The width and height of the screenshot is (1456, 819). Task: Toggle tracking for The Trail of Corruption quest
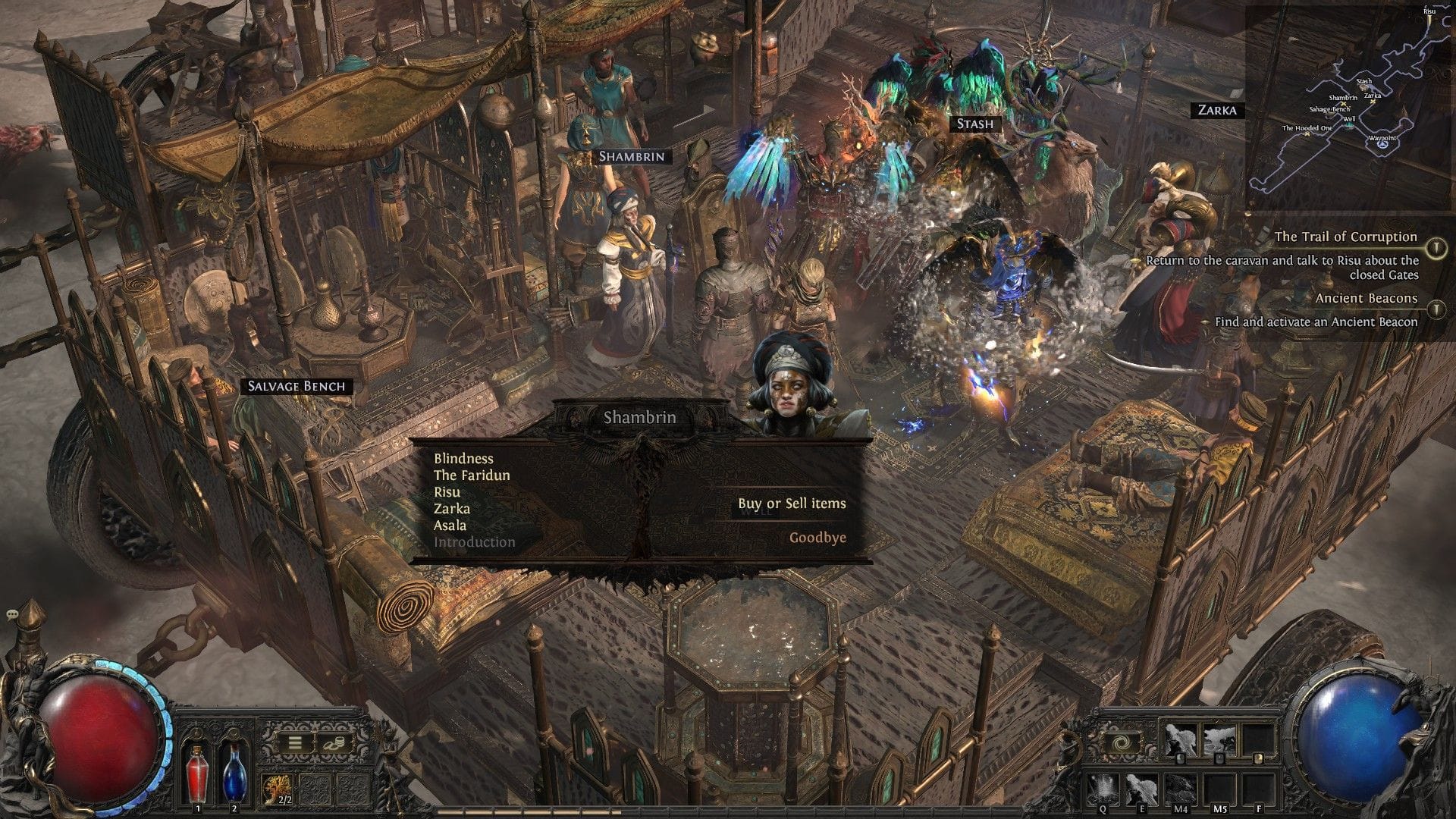point(1436,246)
